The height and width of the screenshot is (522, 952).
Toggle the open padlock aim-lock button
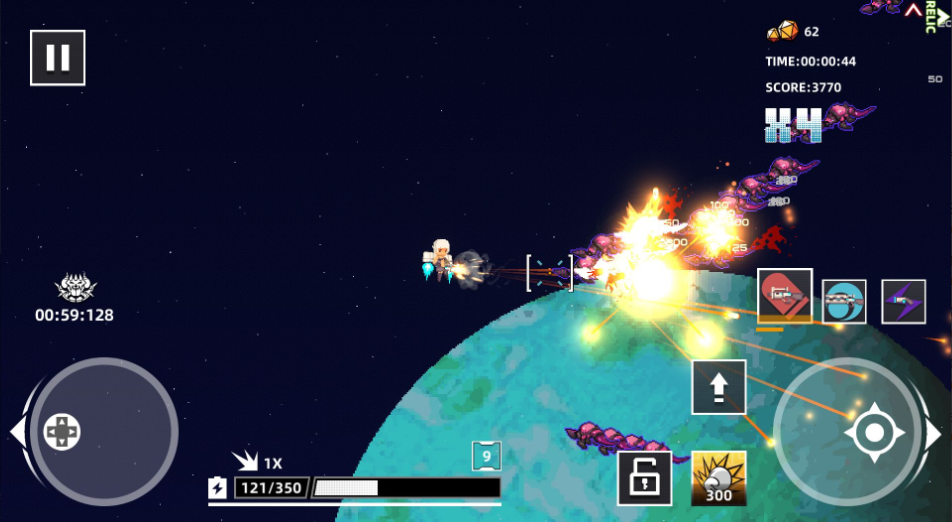point(644,478)
